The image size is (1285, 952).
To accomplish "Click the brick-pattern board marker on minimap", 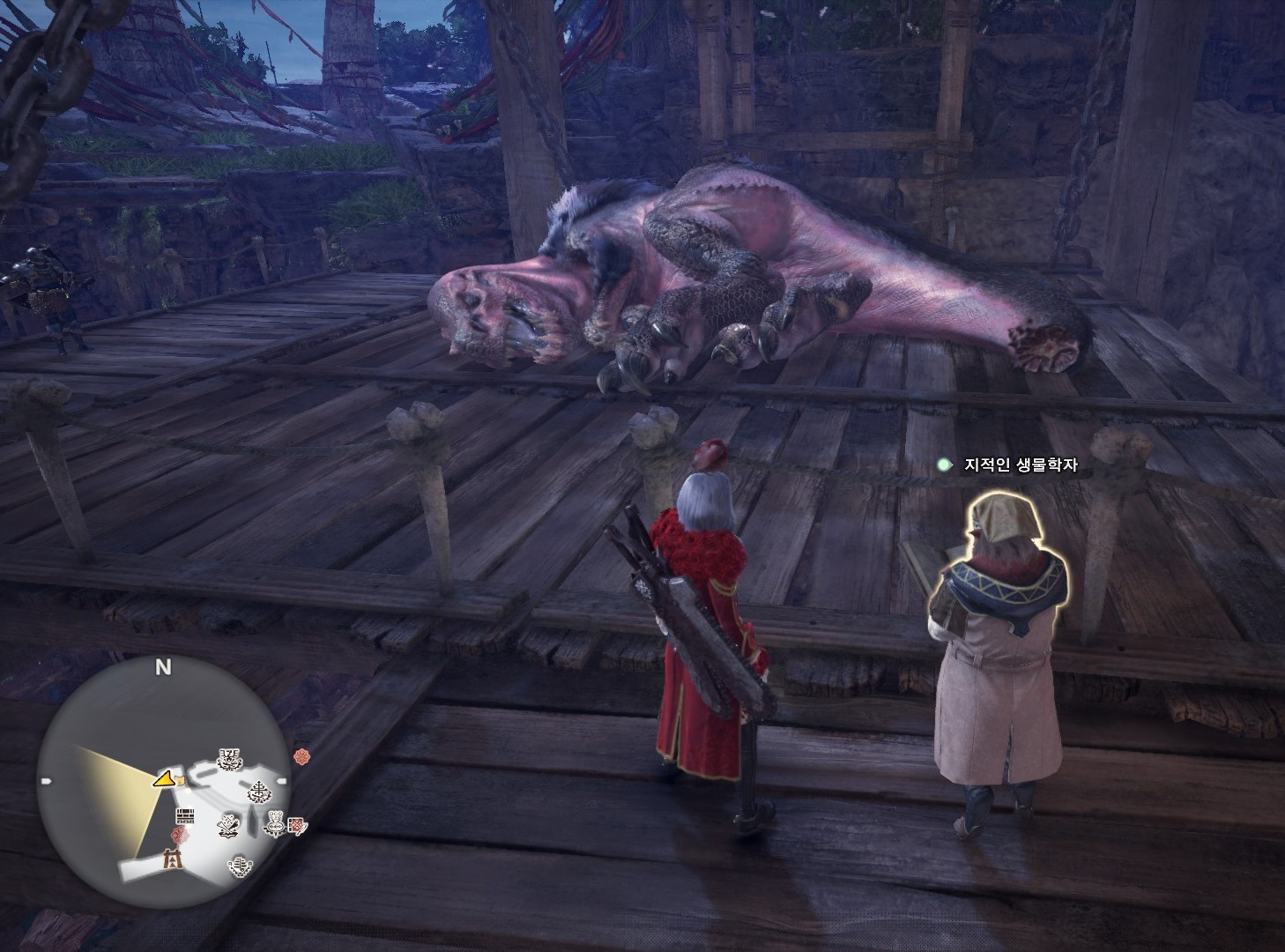I will coord(184,814).
